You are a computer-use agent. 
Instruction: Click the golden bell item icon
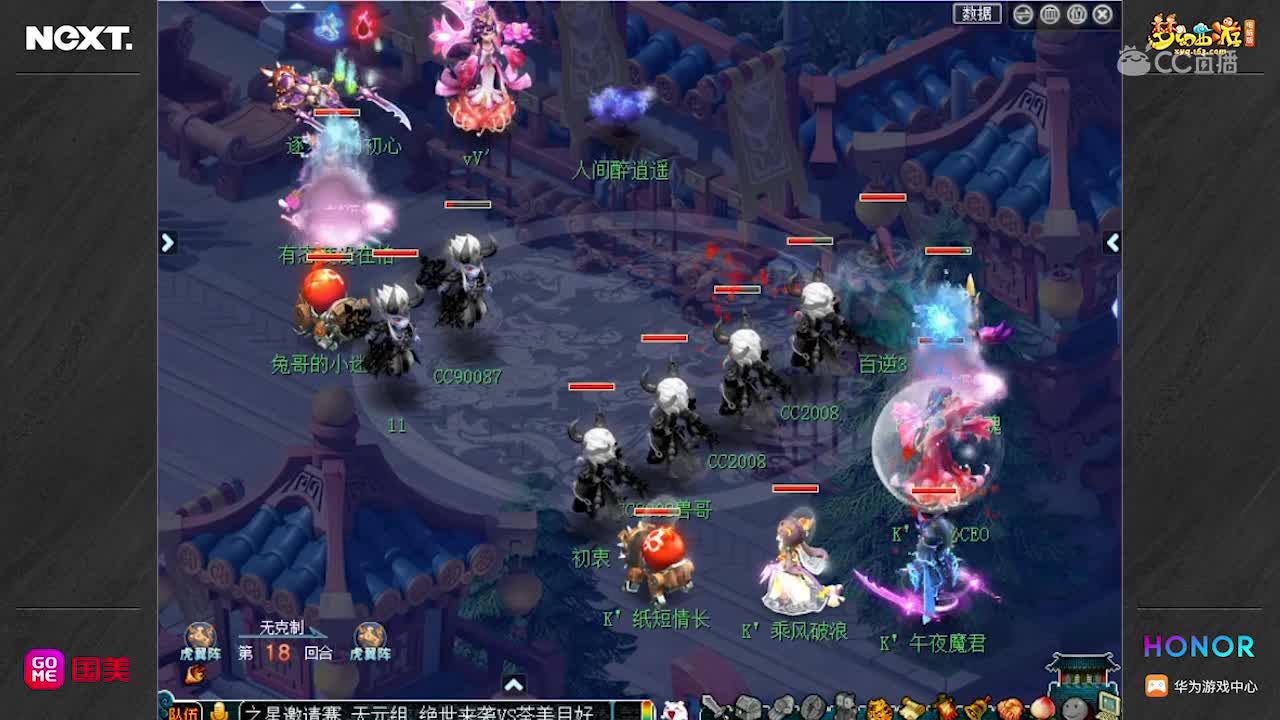click(x=977, y=706)
